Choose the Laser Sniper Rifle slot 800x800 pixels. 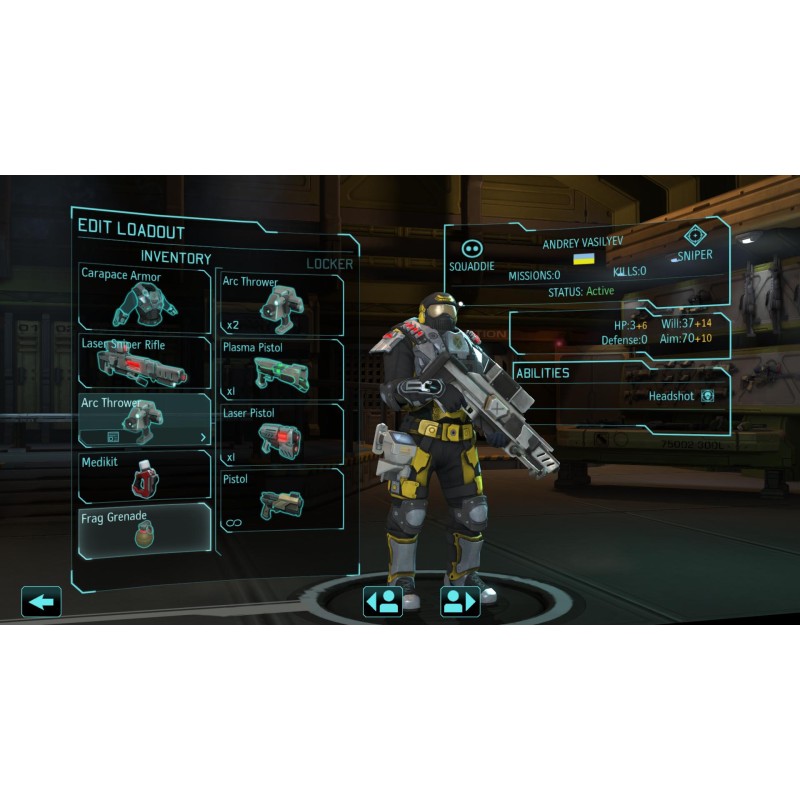(x=145, y=362)
